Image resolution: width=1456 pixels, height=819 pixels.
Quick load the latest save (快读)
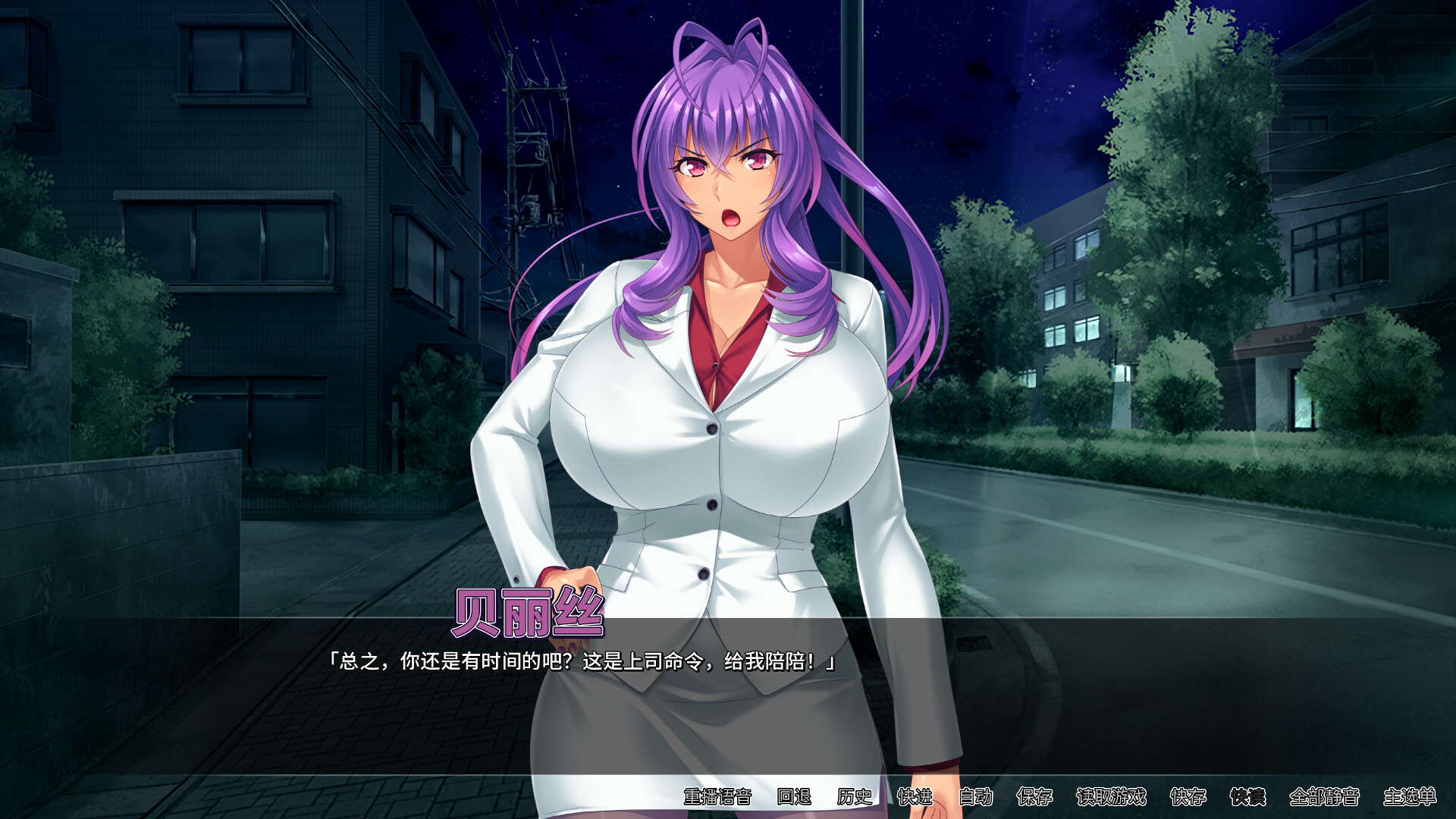coord(1250,797)
